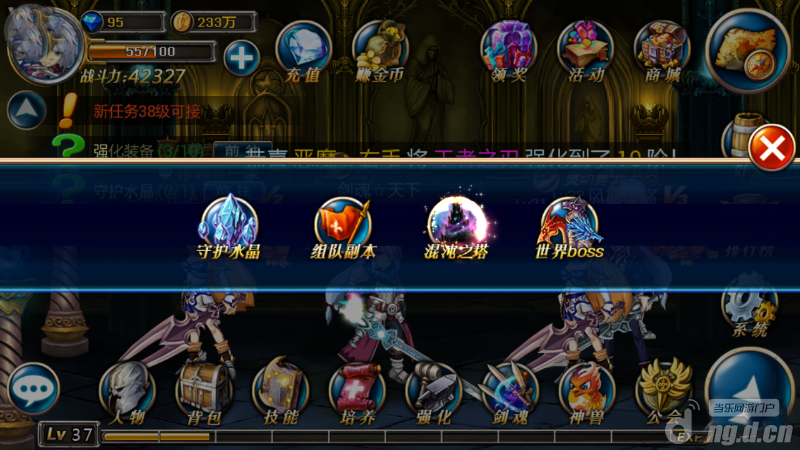This screenshot has width=800, height=450.
Task: Open 系统 system settings gear
Action: tap(748, 308)
